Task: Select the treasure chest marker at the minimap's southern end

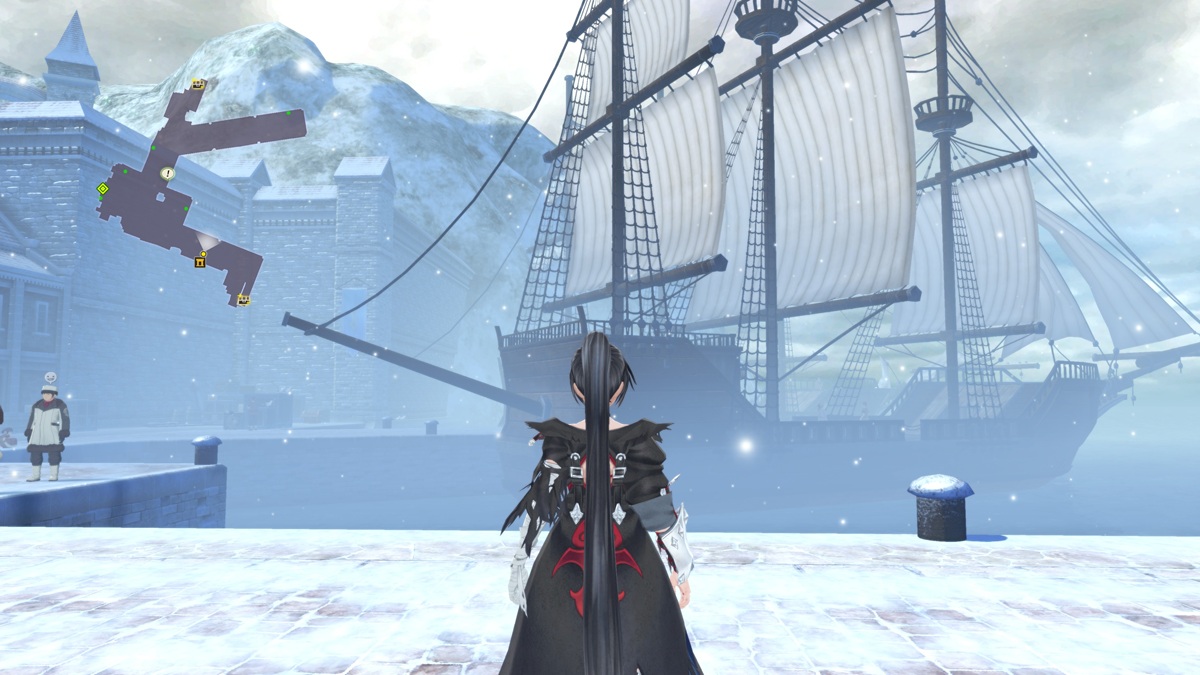Action: (243, 299)
